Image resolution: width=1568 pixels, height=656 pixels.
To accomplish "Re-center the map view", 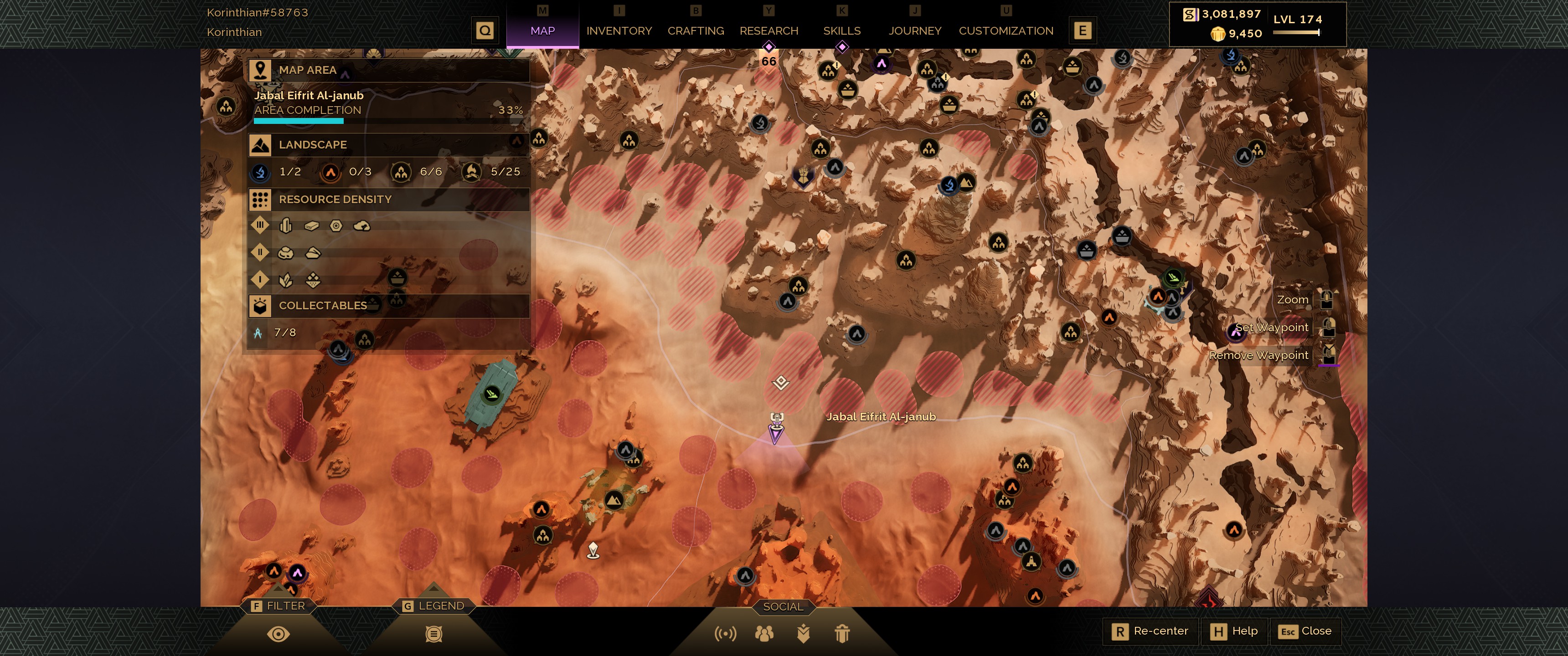I will (1150, 631).
